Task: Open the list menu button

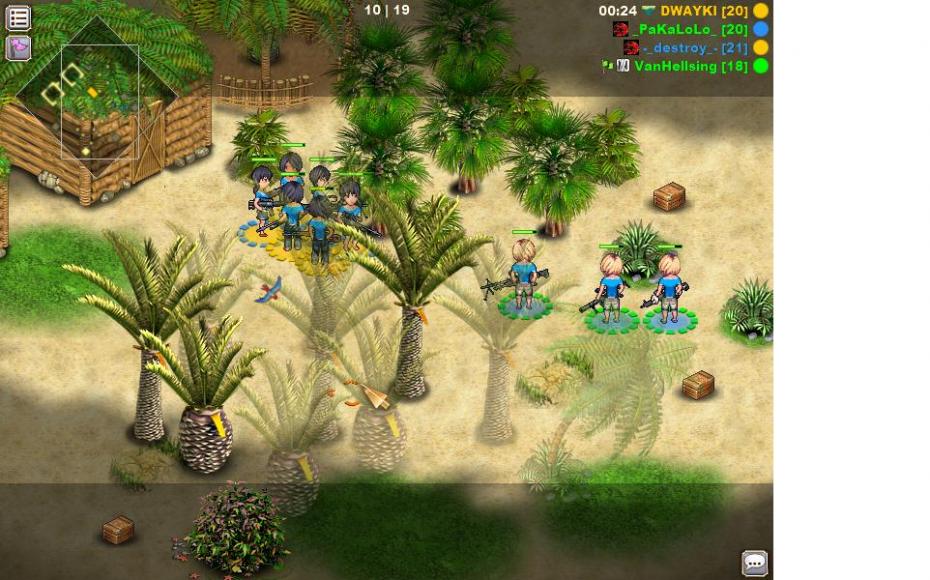Action: coord(18,17)
